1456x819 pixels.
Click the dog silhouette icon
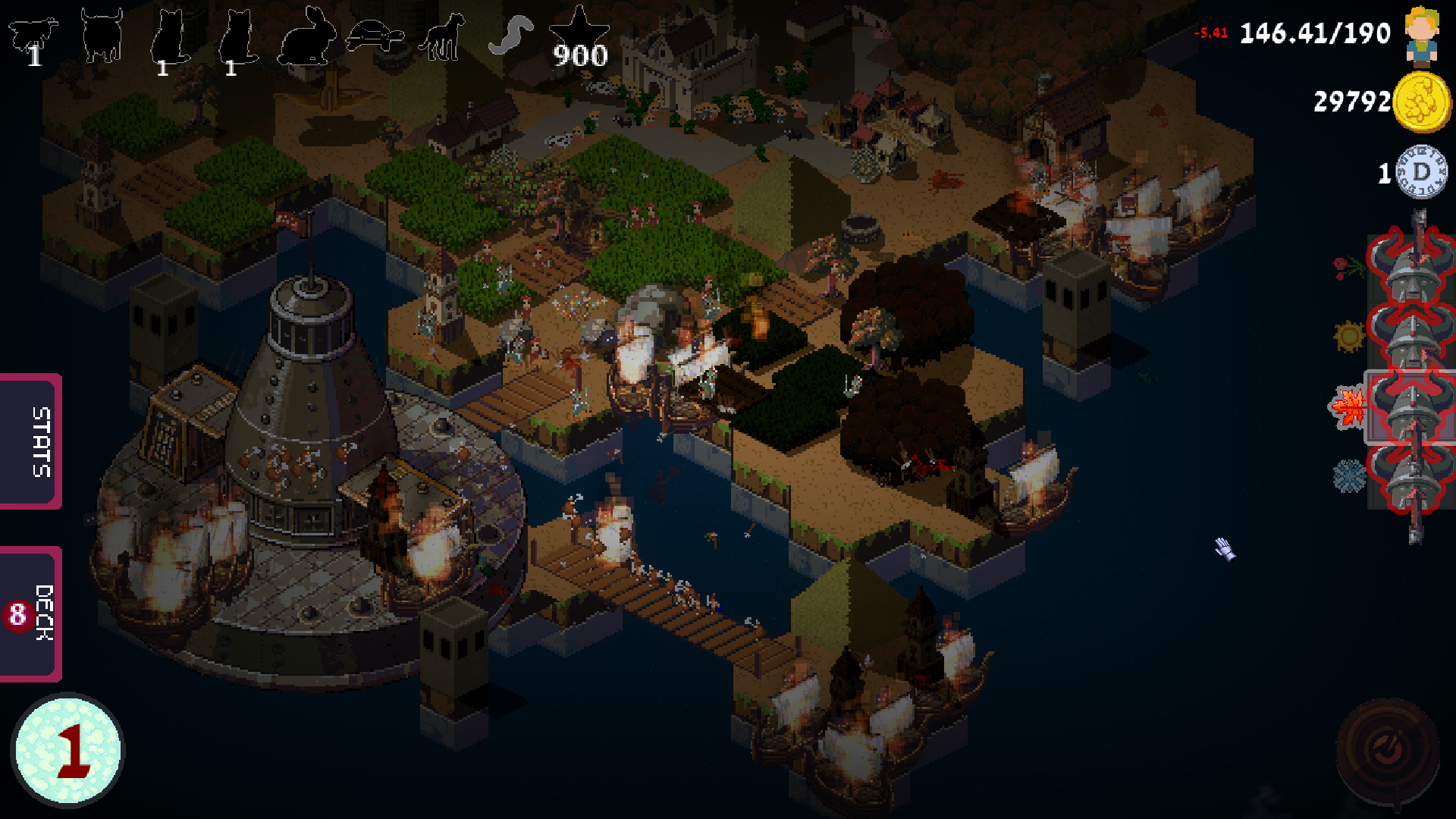click(442, 38)
